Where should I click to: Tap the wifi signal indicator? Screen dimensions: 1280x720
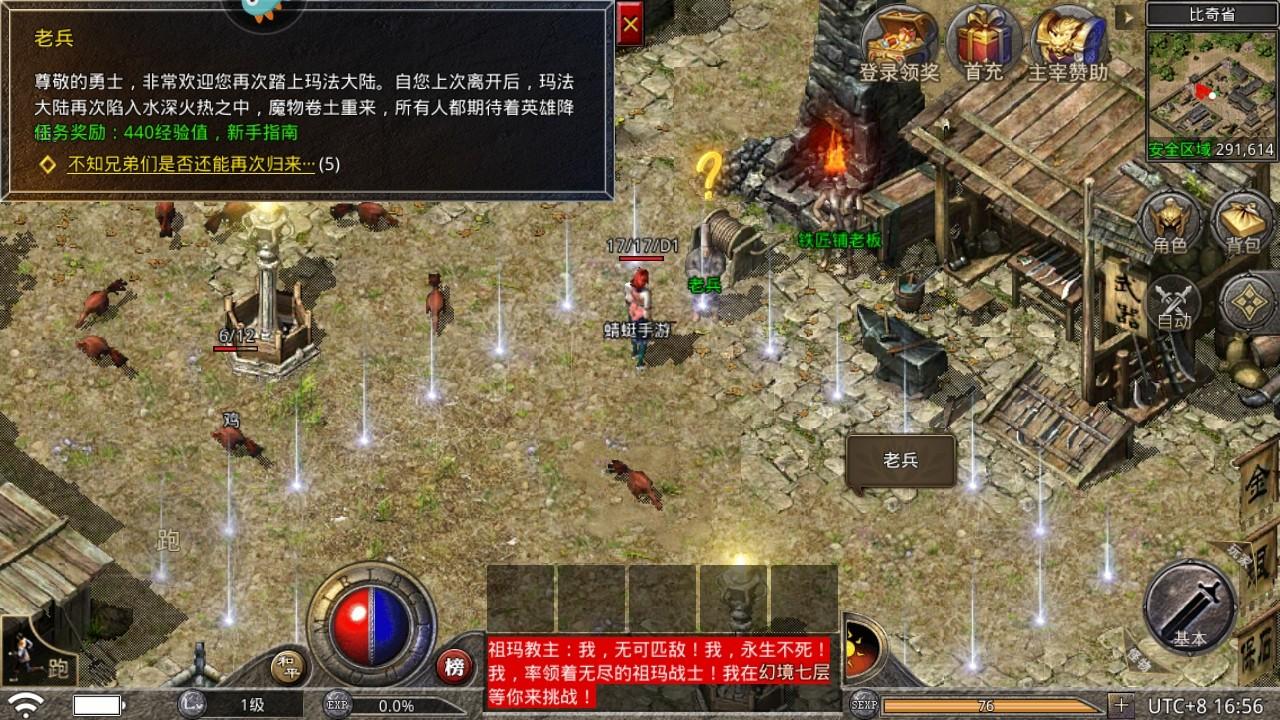28,702
